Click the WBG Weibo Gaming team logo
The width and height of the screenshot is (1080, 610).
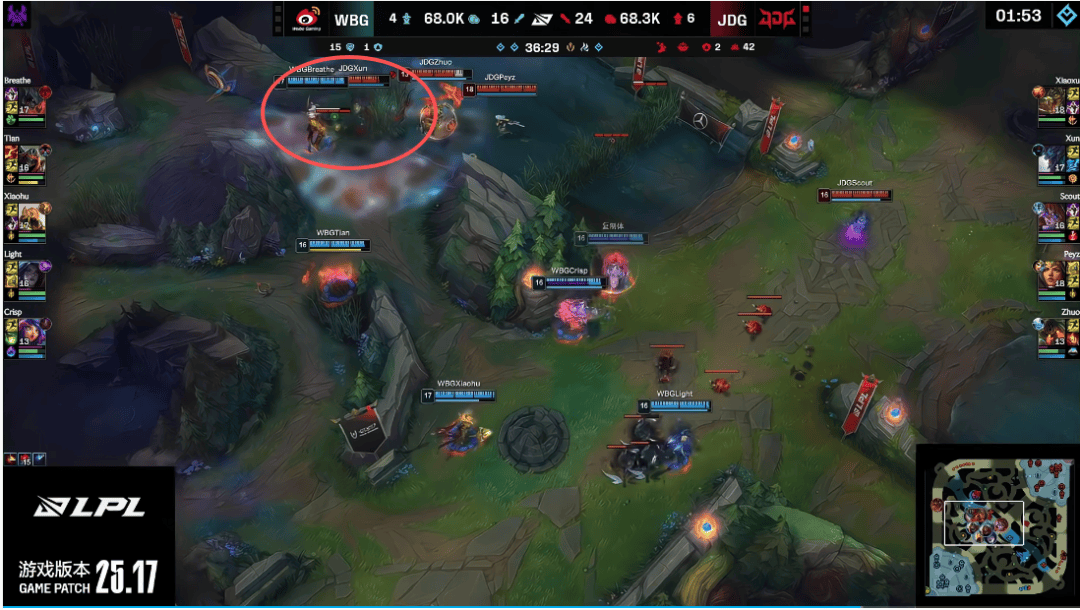(305, 18)
